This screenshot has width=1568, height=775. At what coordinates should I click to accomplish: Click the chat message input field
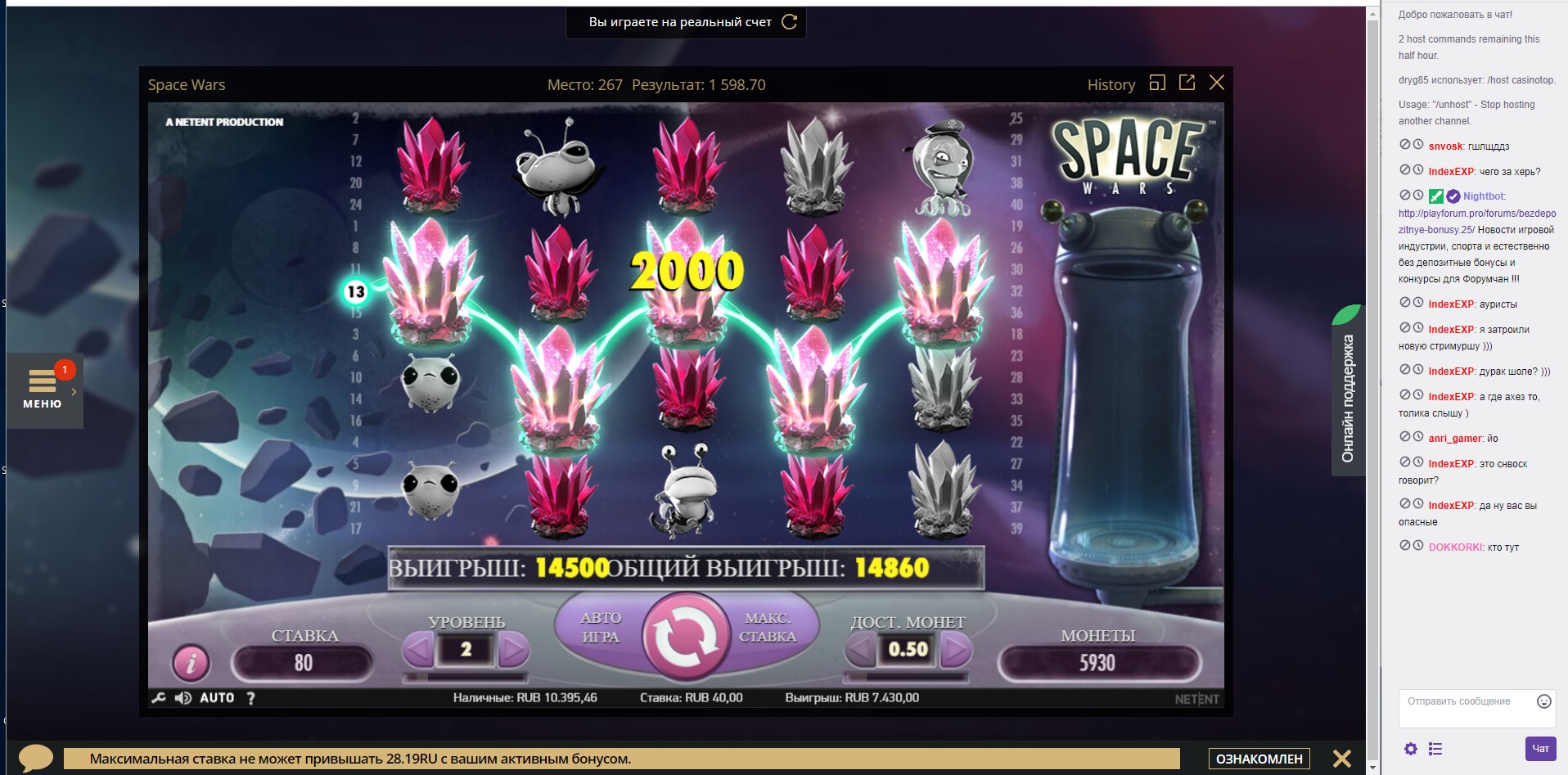pyautogui.click(x=1469, y=707)
